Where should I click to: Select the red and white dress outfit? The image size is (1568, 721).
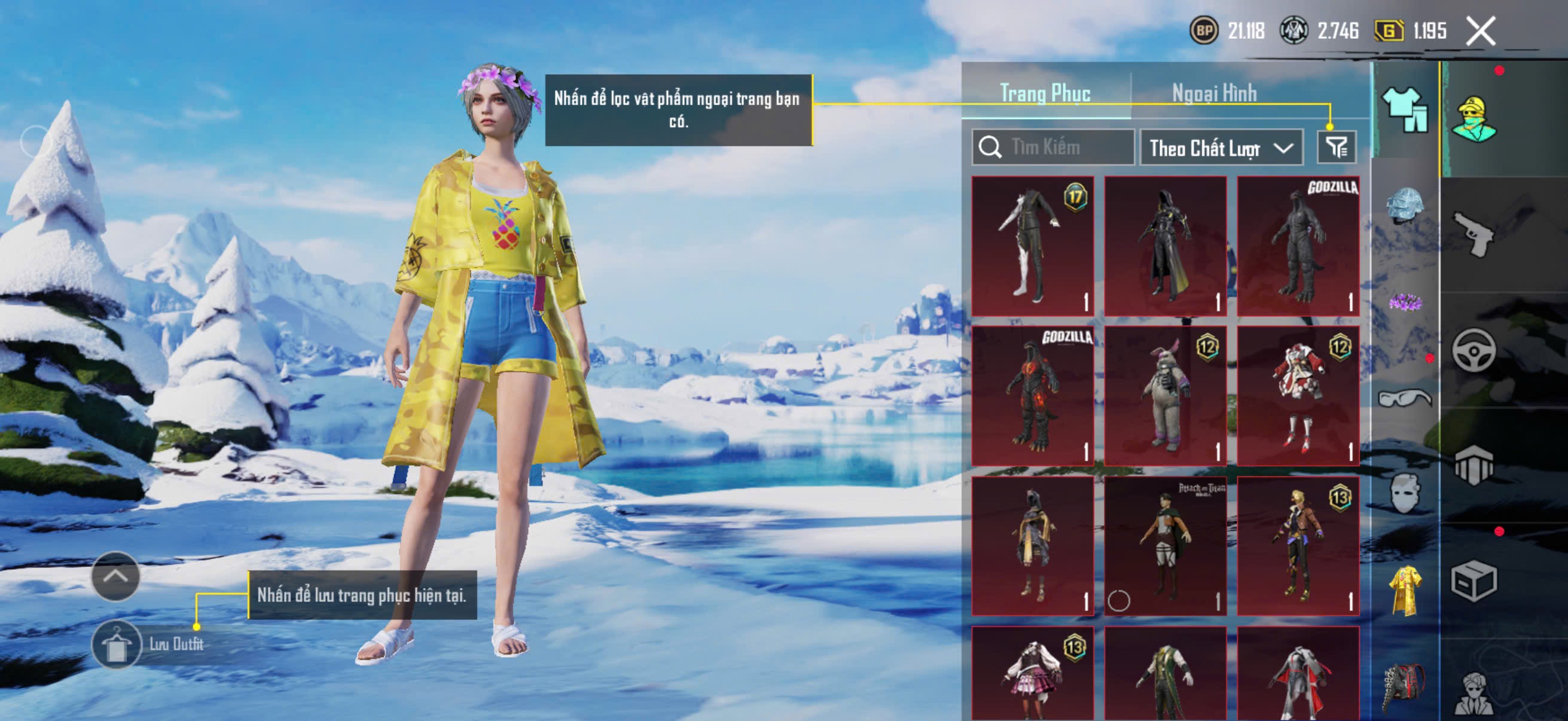tap(1298, 396)
